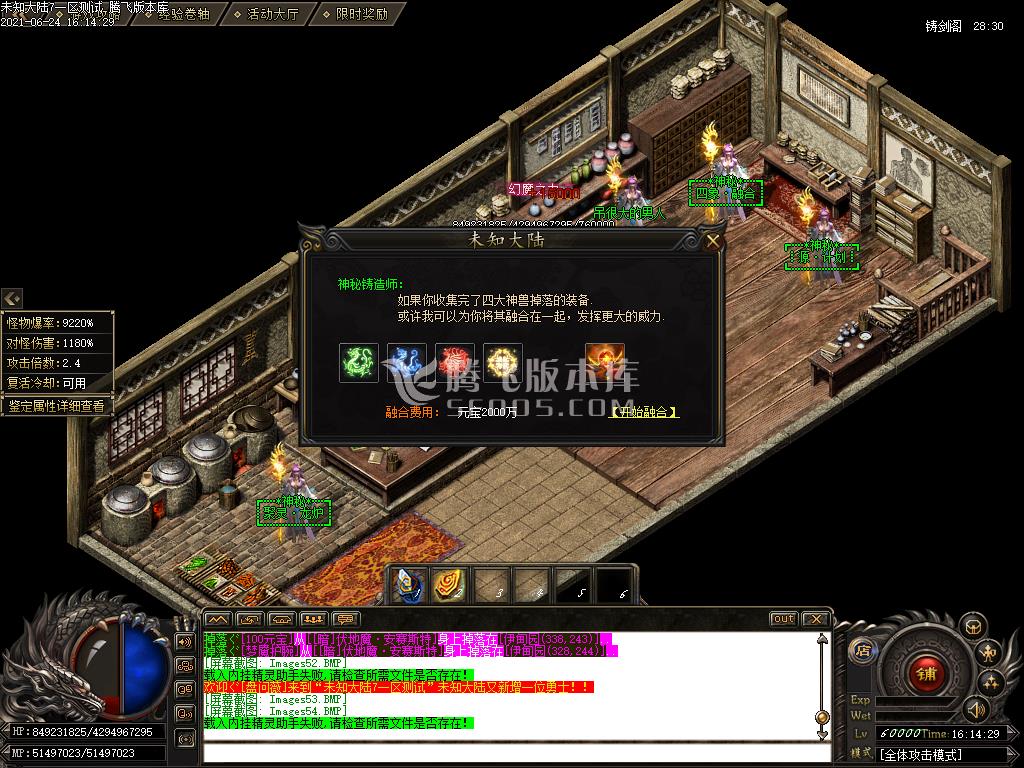The image size is (1024, 768).
Task: Click the 开始融合 start fusion link
Action: pos(642,412)
